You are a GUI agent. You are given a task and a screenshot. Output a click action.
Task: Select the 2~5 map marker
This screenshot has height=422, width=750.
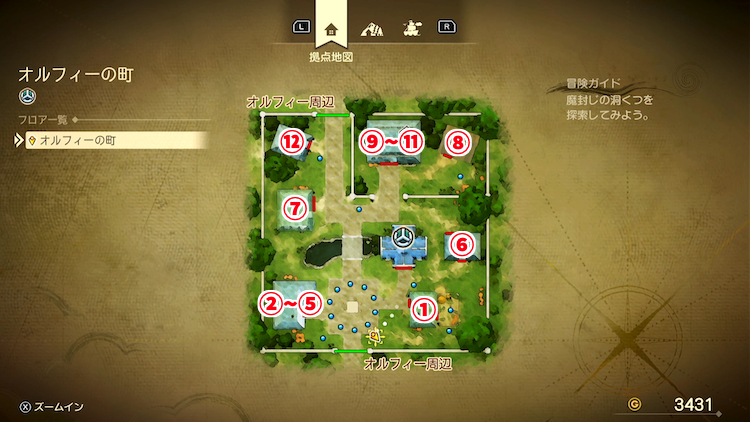click(291, 303)
